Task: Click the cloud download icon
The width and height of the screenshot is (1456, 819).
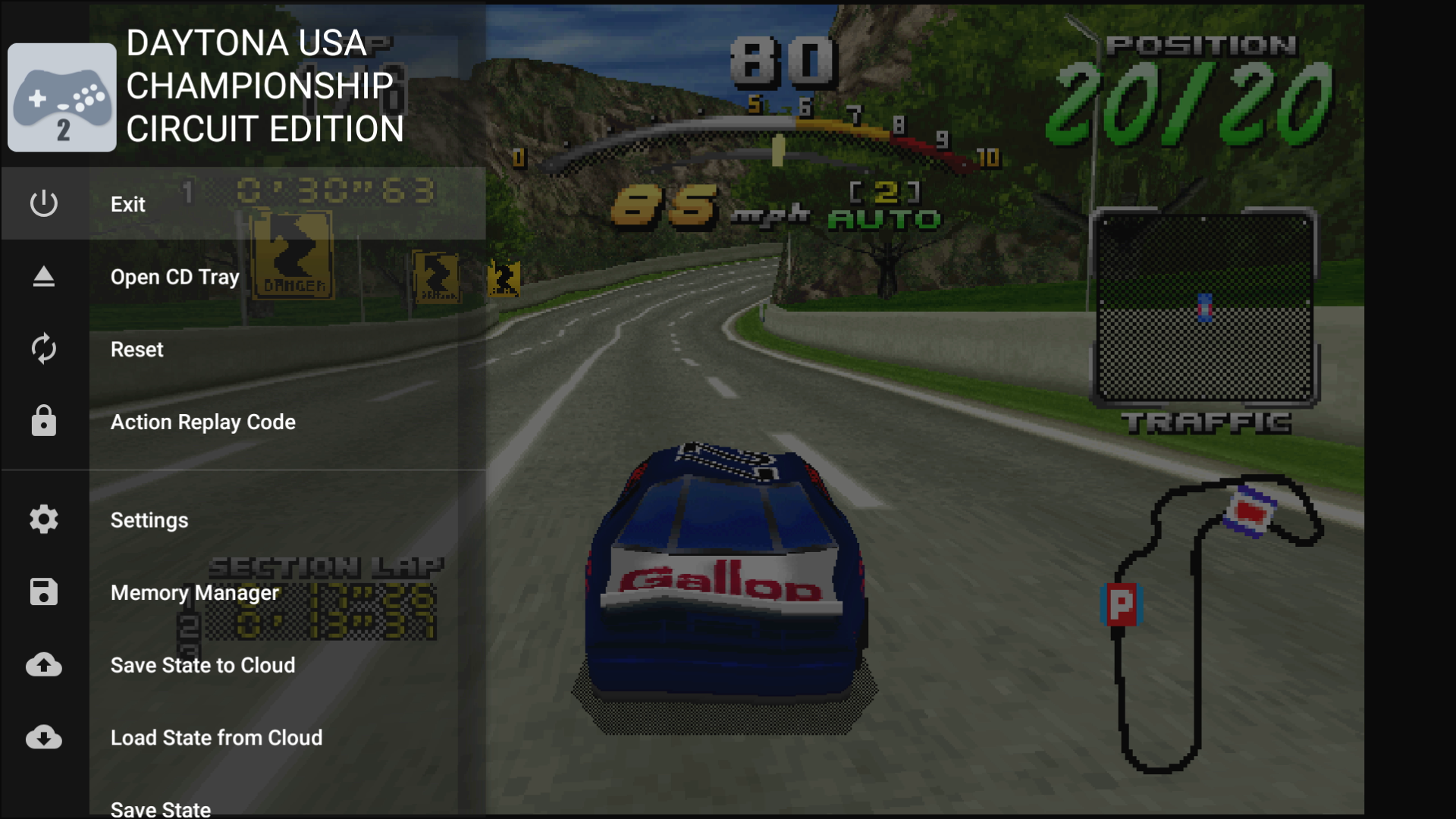Action: pos(44,737)
